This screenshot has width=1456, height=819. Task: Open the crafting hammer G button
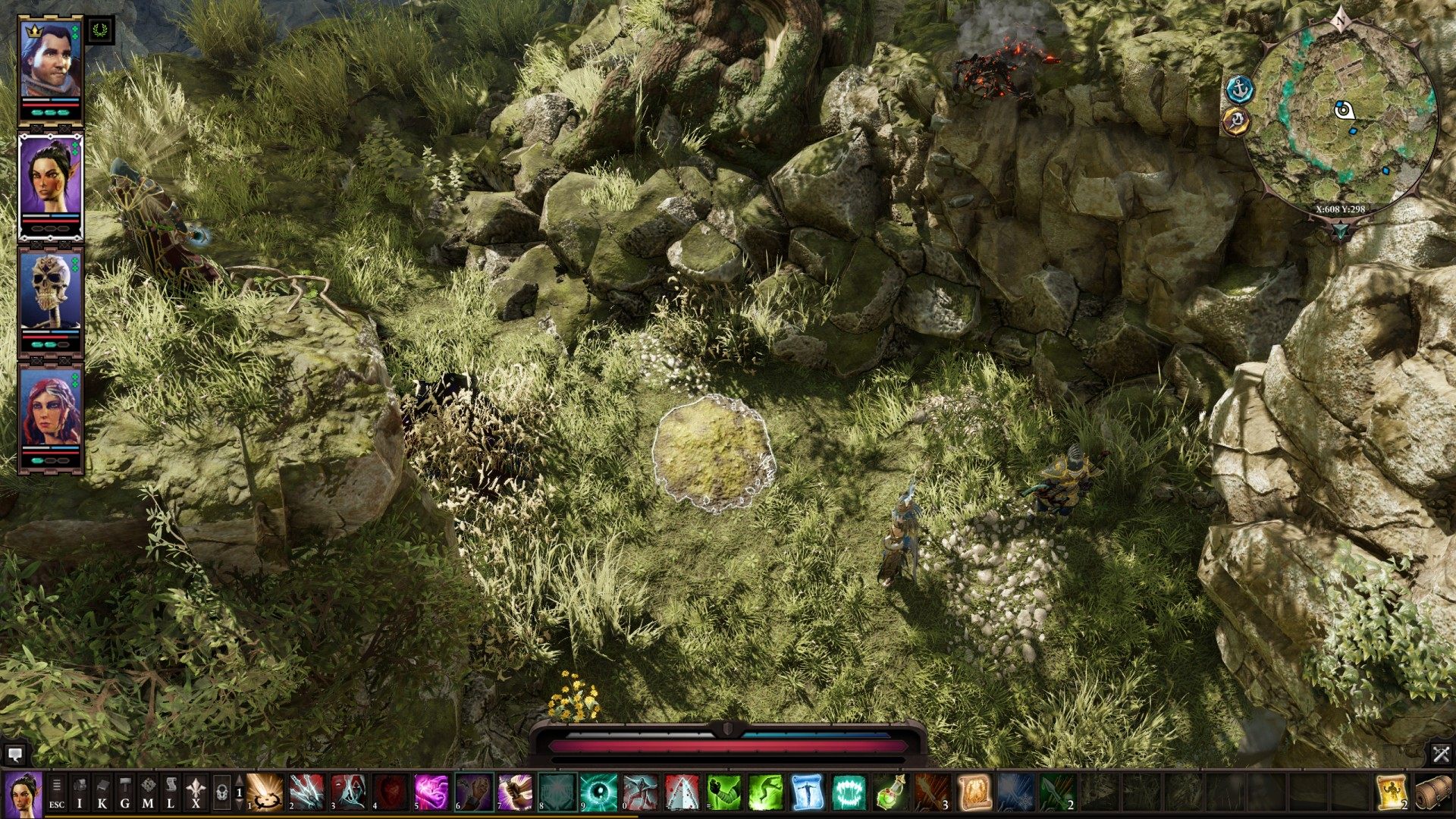(125, 792)
